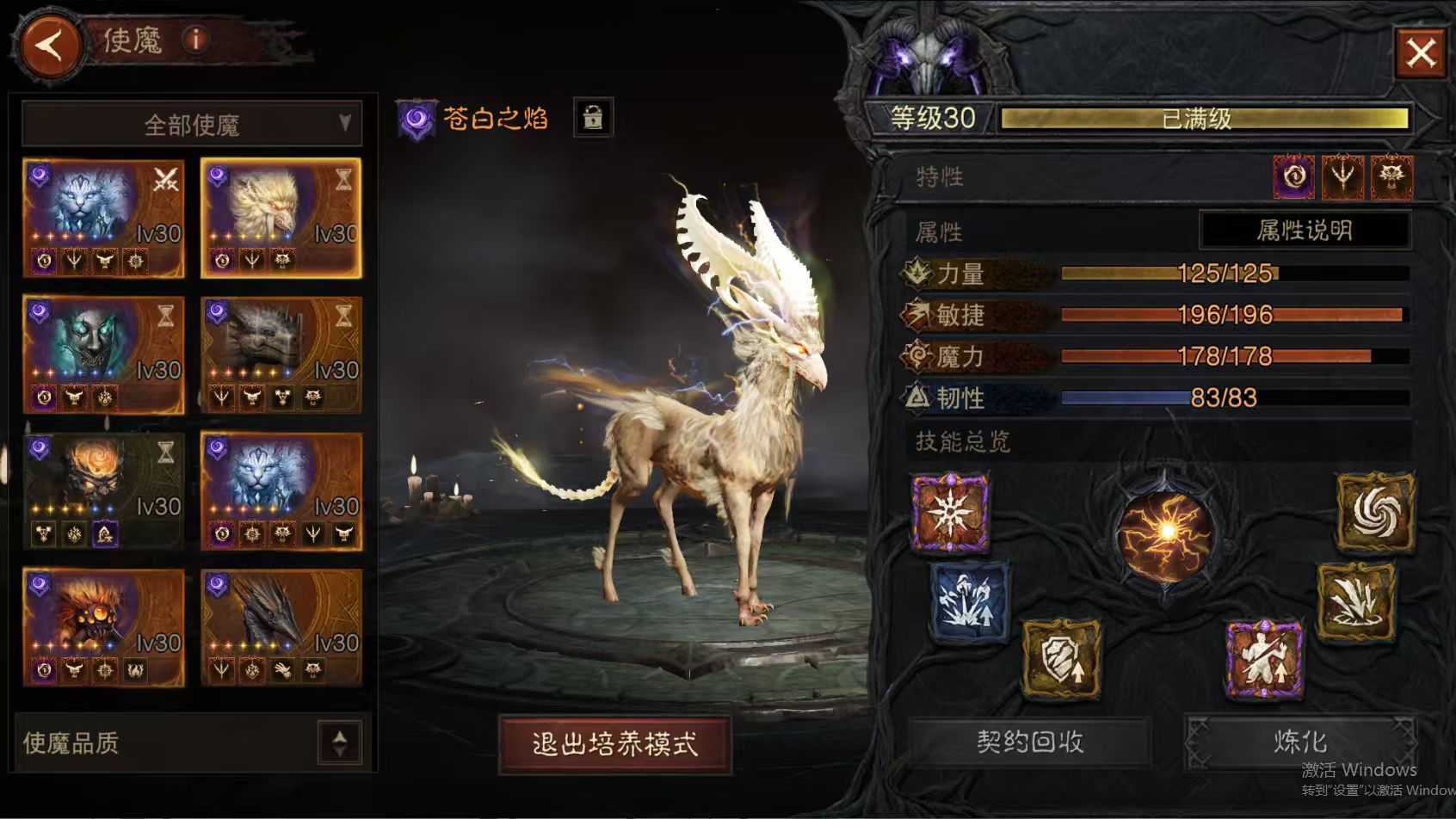Pick the teal masked familiar thumbnail
The width and height of the screenshot is (1456, 819).
pos(103,354)
